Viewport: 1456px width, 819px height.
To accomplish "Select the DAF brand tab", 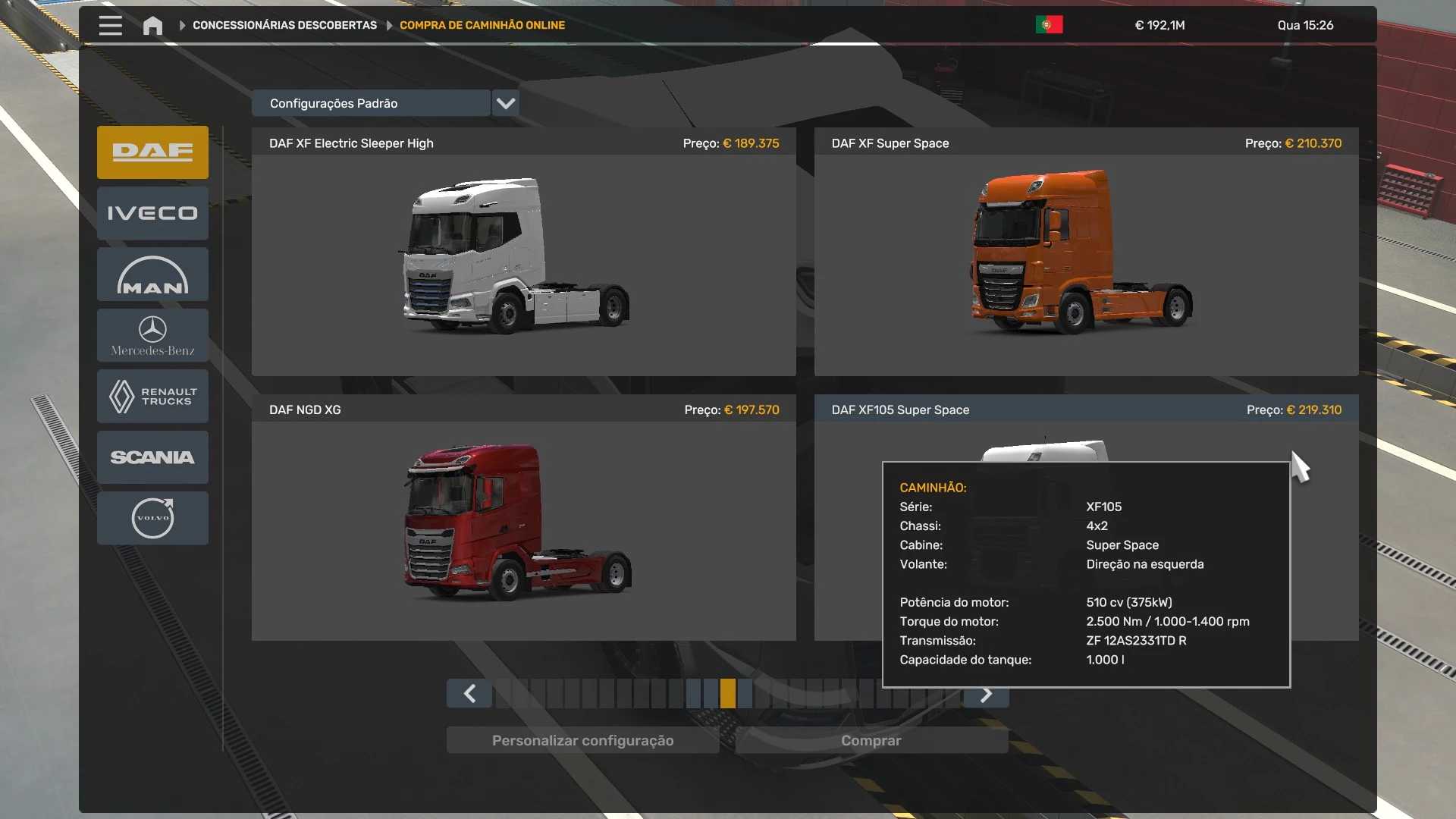I will [152, 152].
